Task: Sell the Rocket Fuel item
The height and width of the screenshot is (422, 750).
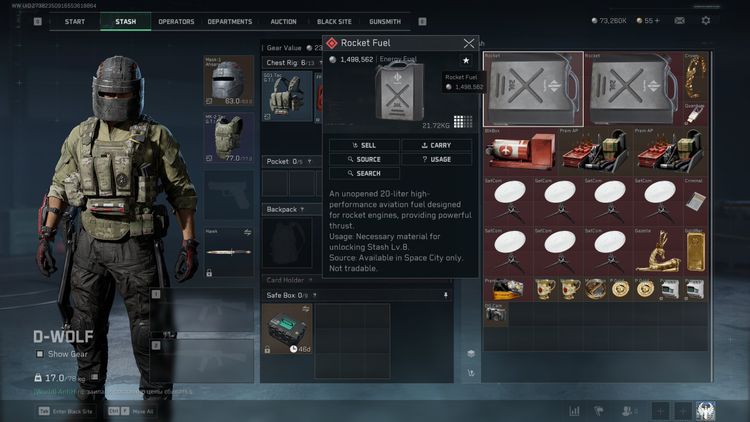Action: 364,145
